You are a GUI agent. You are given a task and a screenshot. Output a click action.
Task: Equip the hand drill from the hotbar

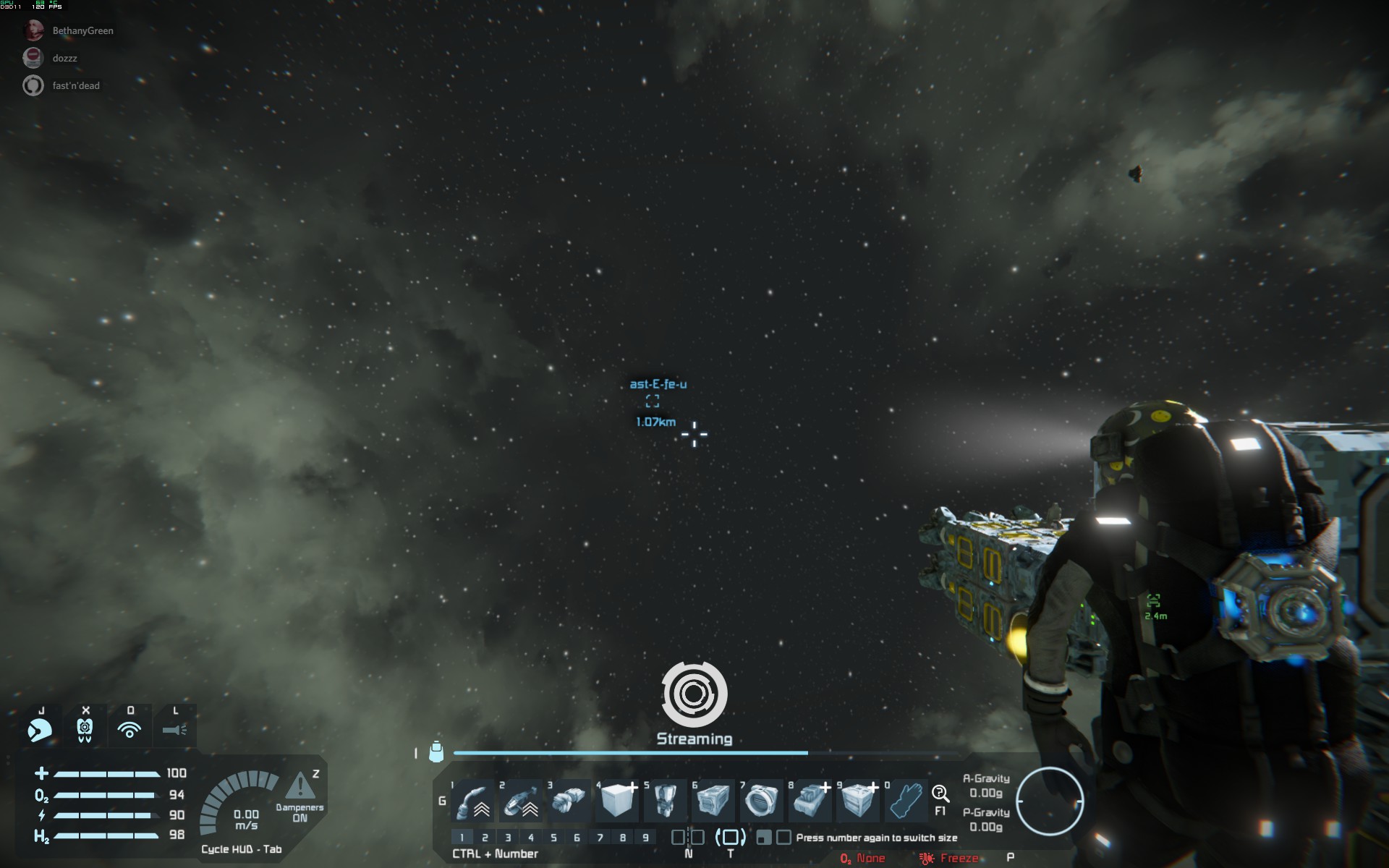tap(569, 801)
